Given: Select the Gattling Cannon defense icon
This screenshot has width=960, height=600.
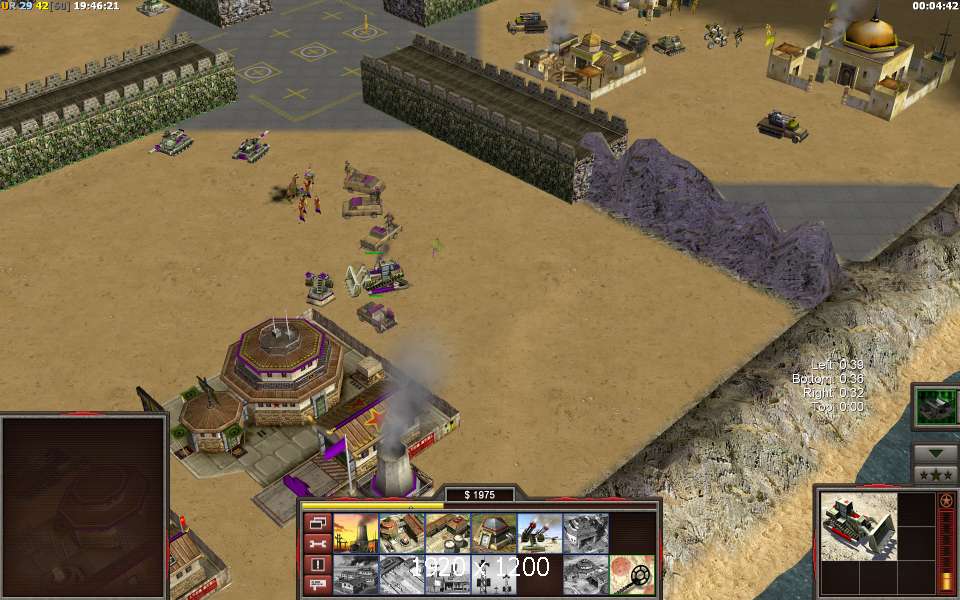Looking at the screenshot, I should pyautogui.click(x=539, y=534).
